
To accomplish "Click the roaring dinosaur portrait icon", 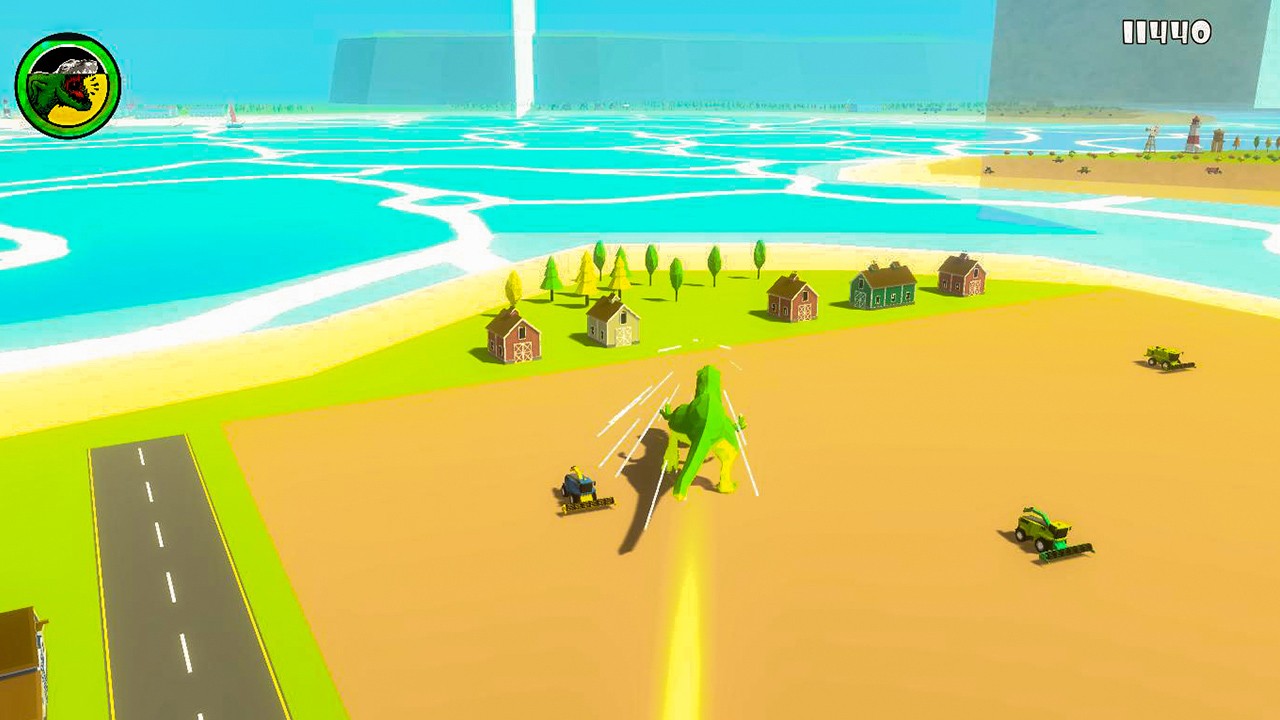I will pos(68,86).
